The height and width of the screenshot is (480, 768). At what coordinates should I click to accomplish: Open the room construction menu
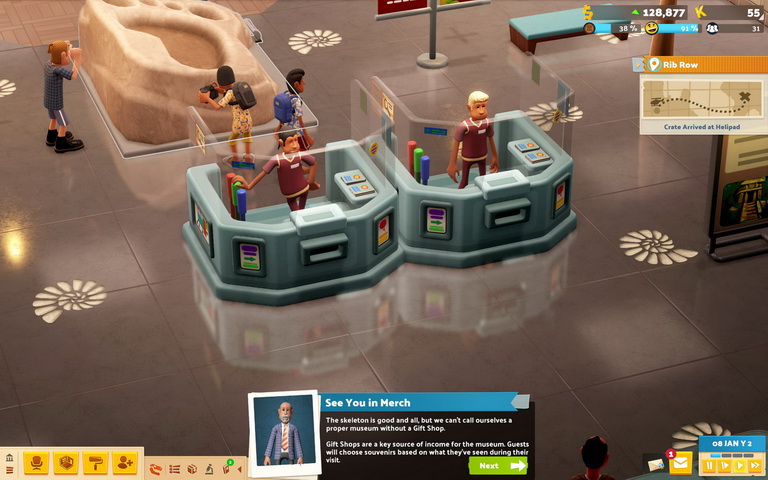66,463
